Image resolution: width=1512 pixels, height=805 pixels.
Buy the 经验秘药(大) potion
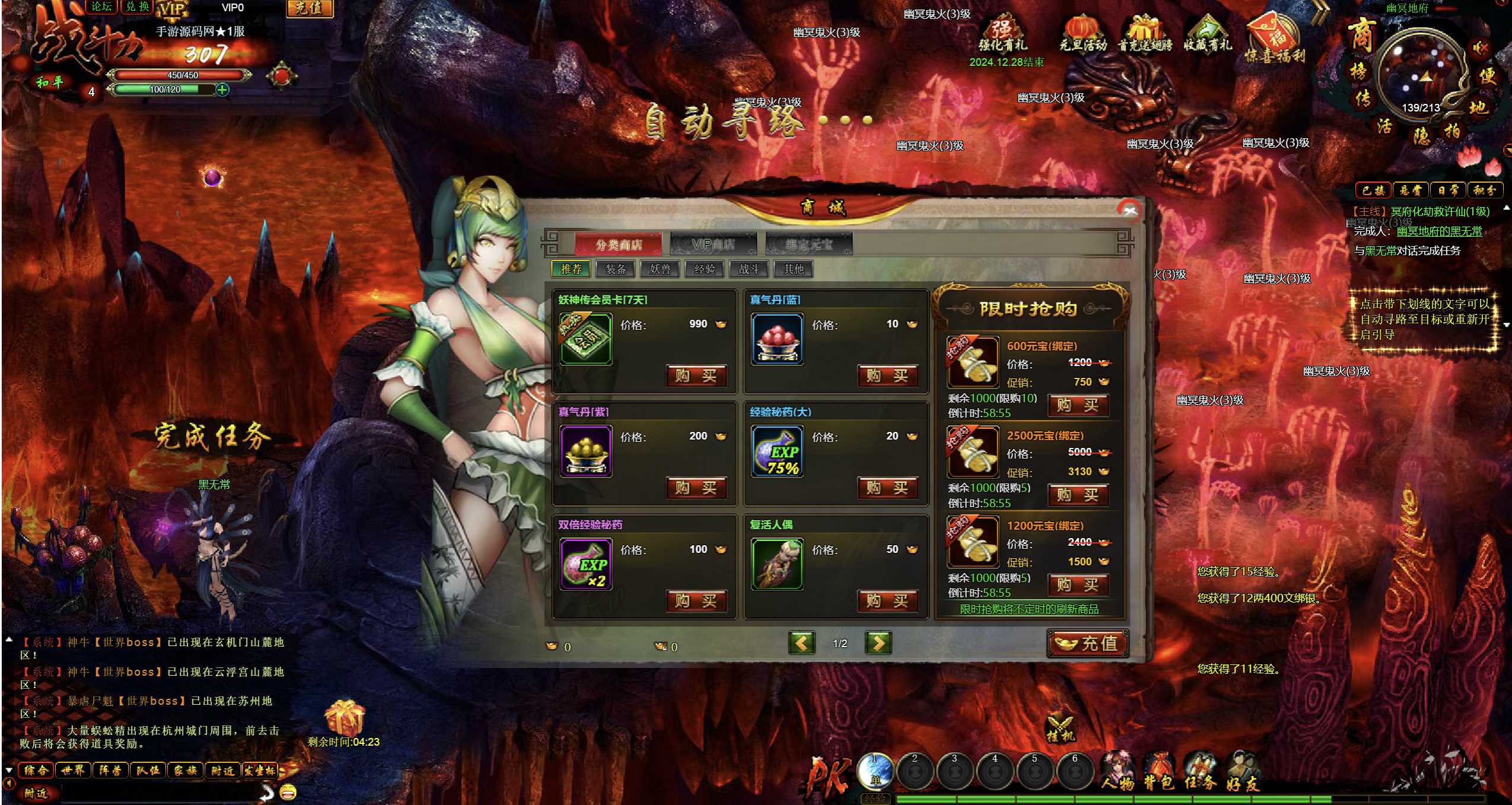click(887, 488)
